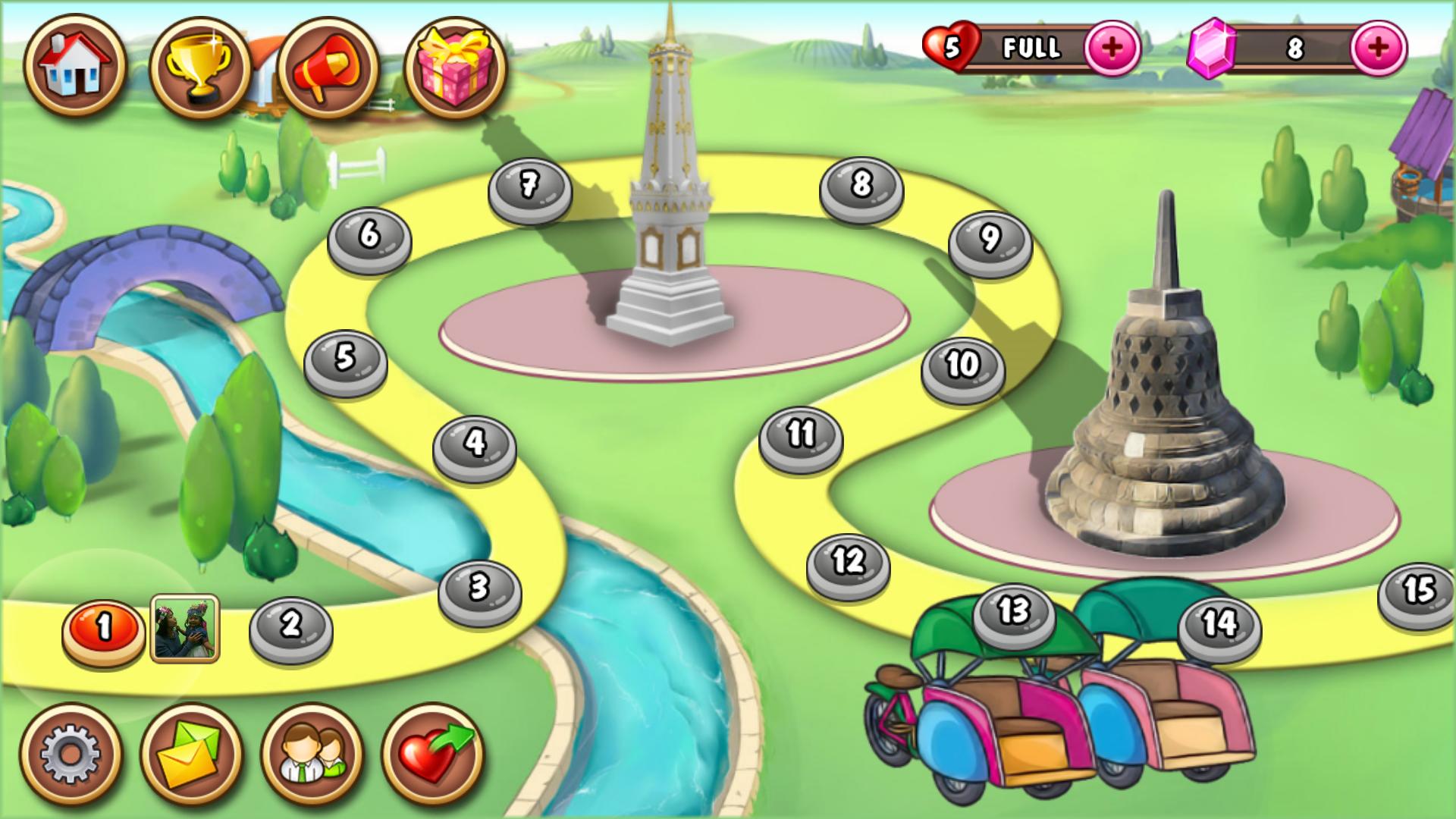1456x819 pixels.
Task: Select the level 11 node
Action: point(801,437)
